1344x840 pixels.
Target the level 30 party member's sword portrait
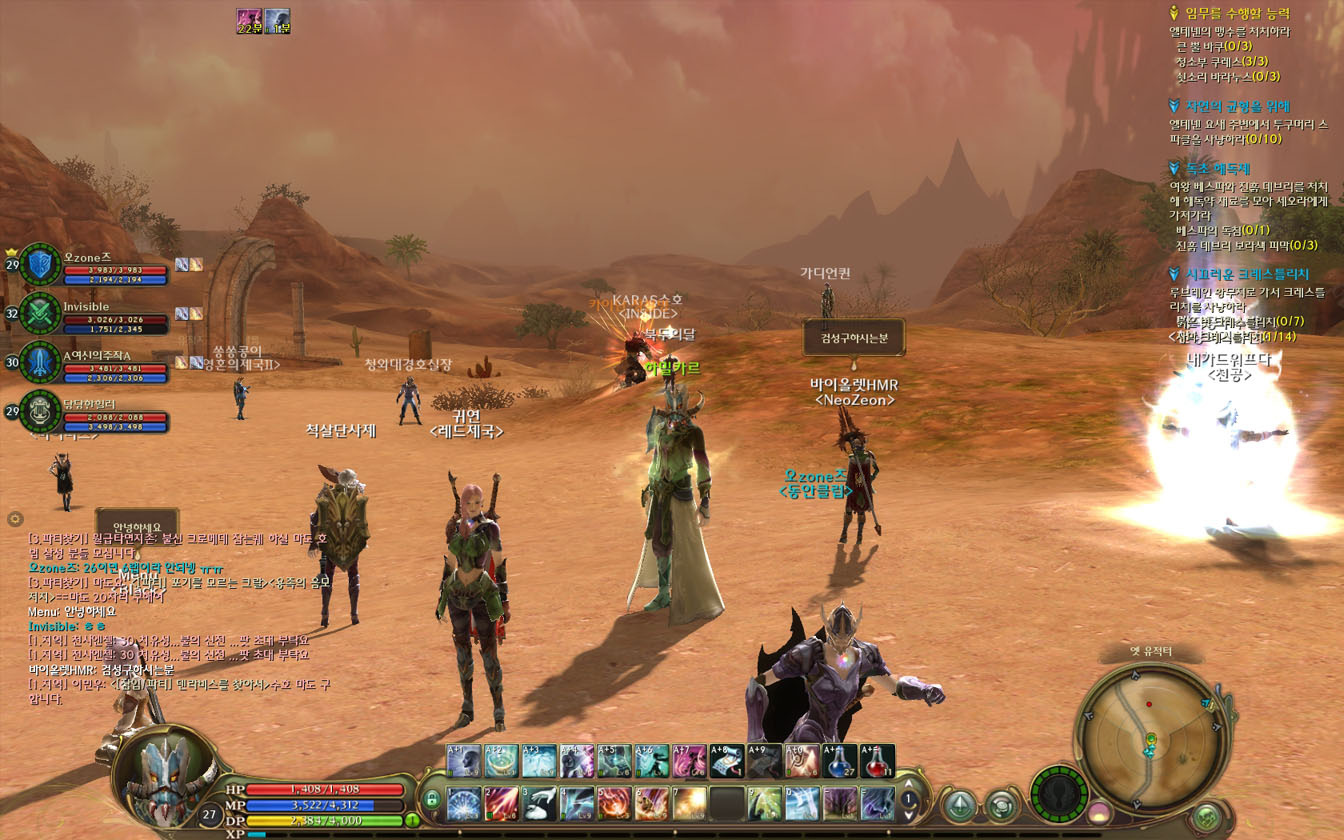pos(40,362)
